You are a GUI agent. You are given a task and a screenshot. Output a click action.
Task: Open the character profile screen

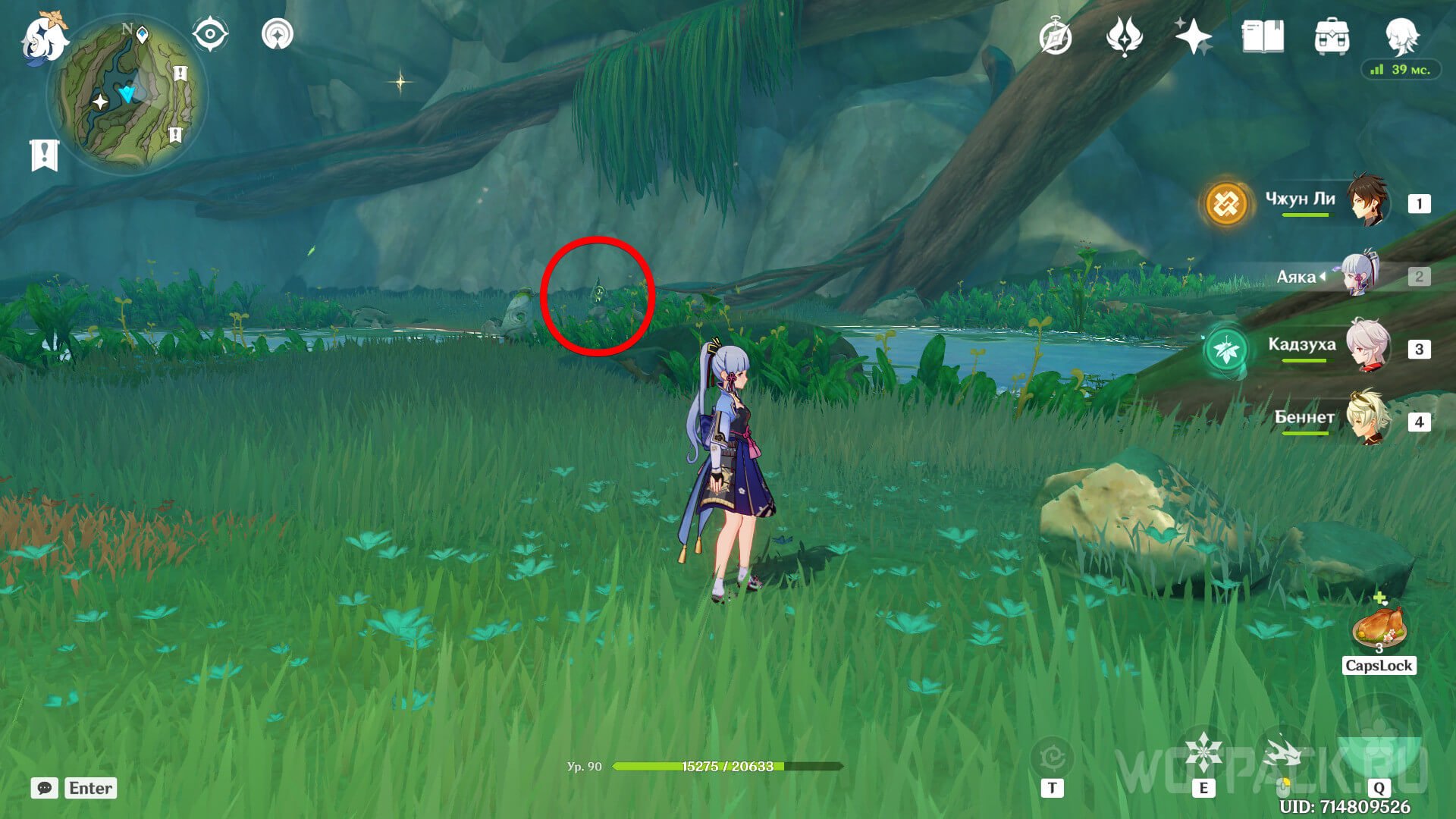[1401, 35]
